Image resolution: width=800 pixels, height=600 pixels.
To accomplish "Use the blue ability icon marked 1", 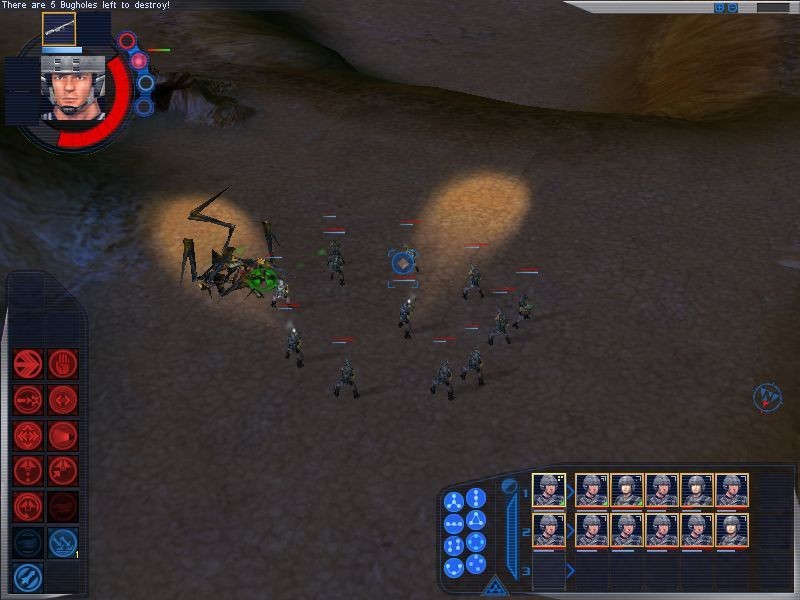I will [63, 541].
